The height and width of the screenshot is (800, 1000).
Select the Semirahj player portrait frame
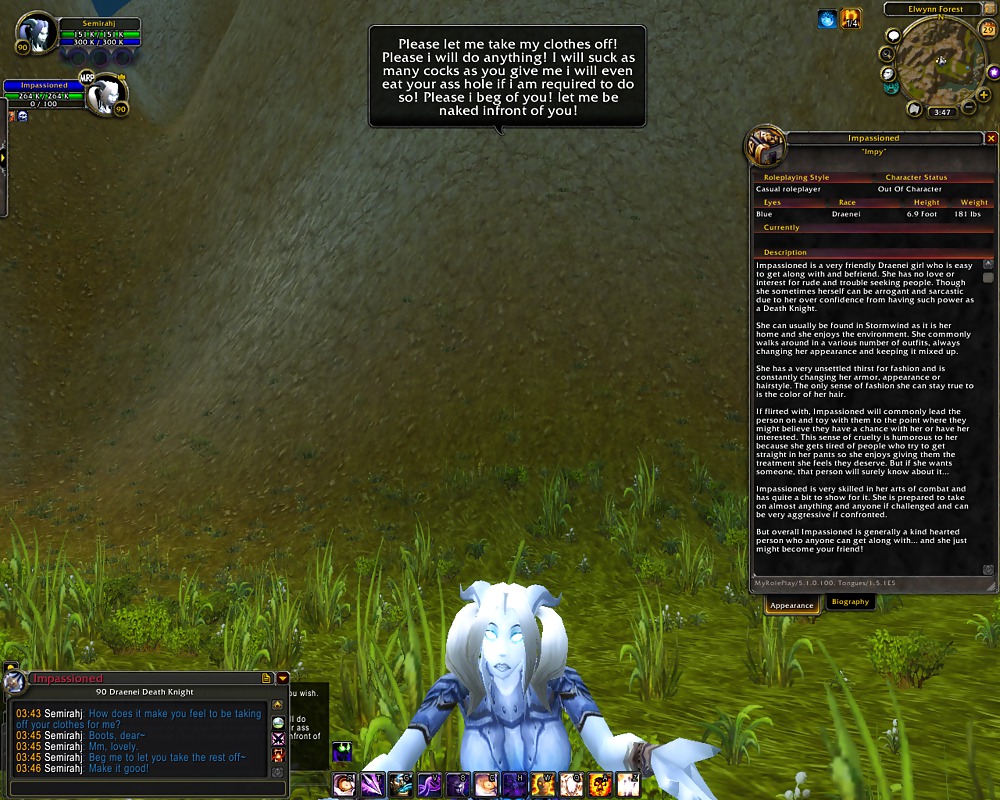(x=38, y=35)
